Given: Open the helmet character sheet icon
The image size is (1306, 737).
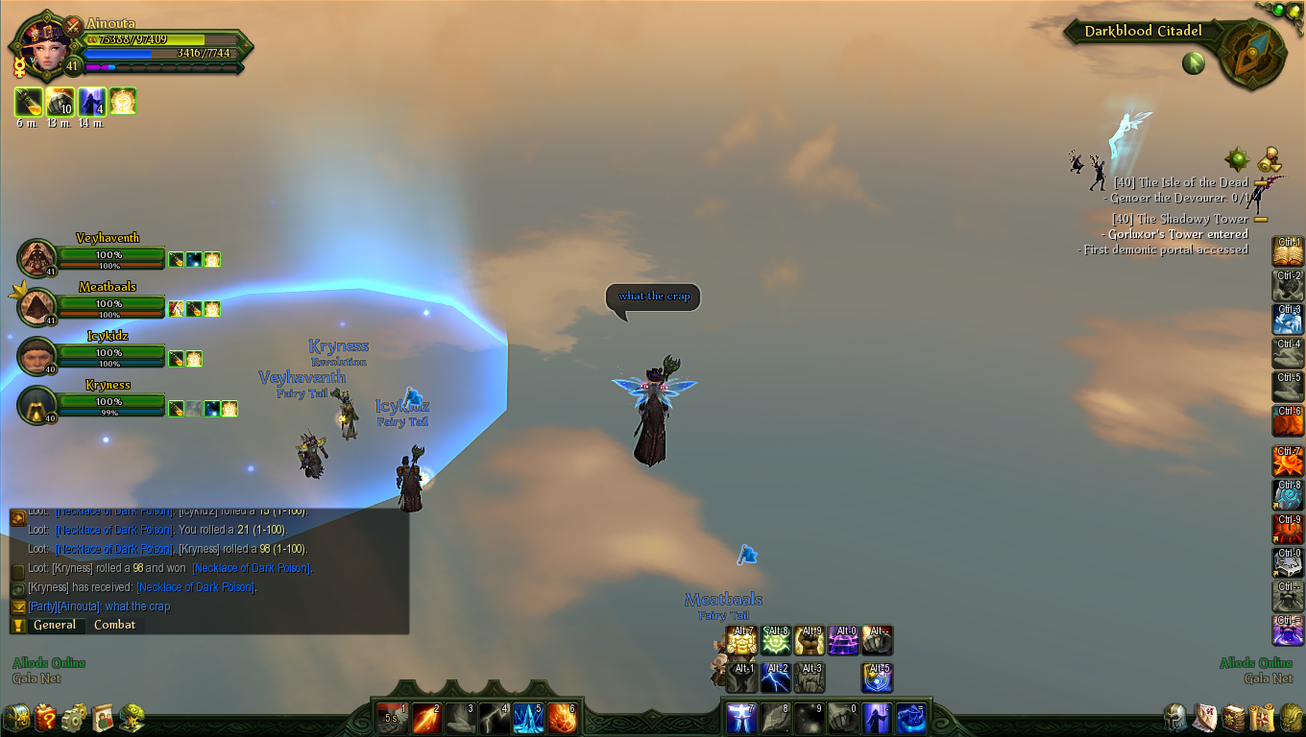Looking at the screenshot, I should point(1177,717).
